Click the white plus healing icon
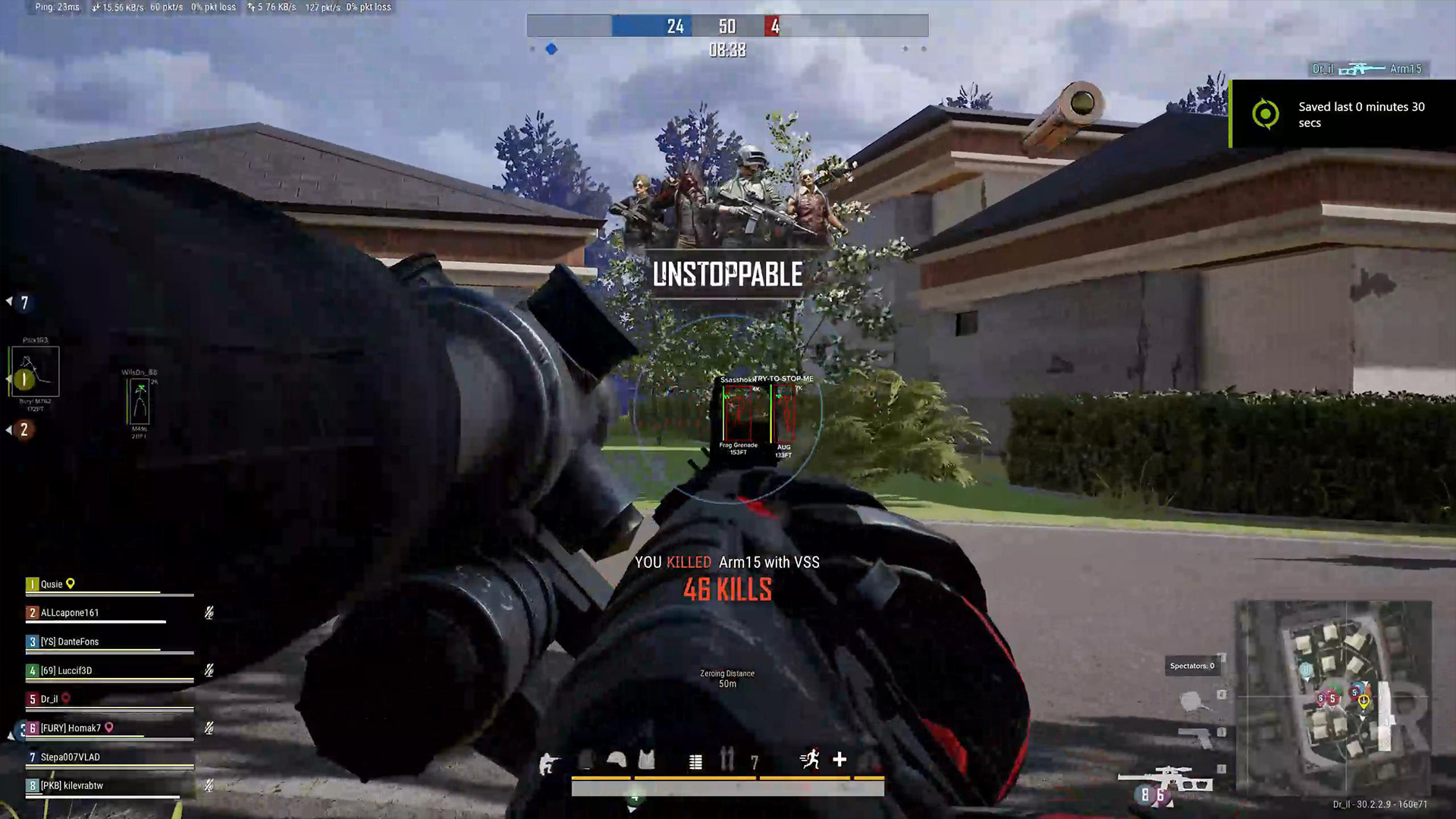 [839, 759]
